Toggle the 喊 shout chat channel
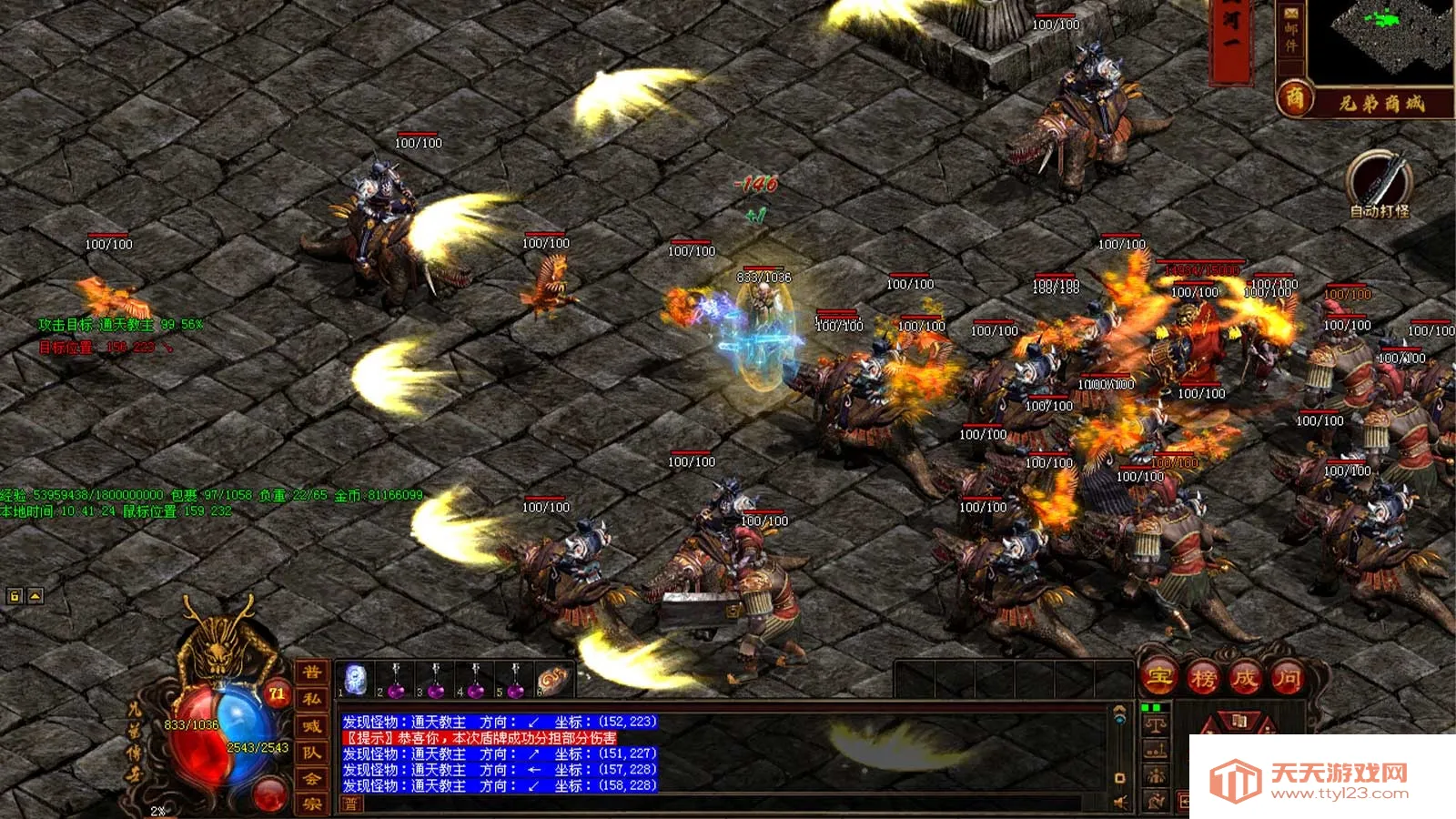 [x=312, y=726]
